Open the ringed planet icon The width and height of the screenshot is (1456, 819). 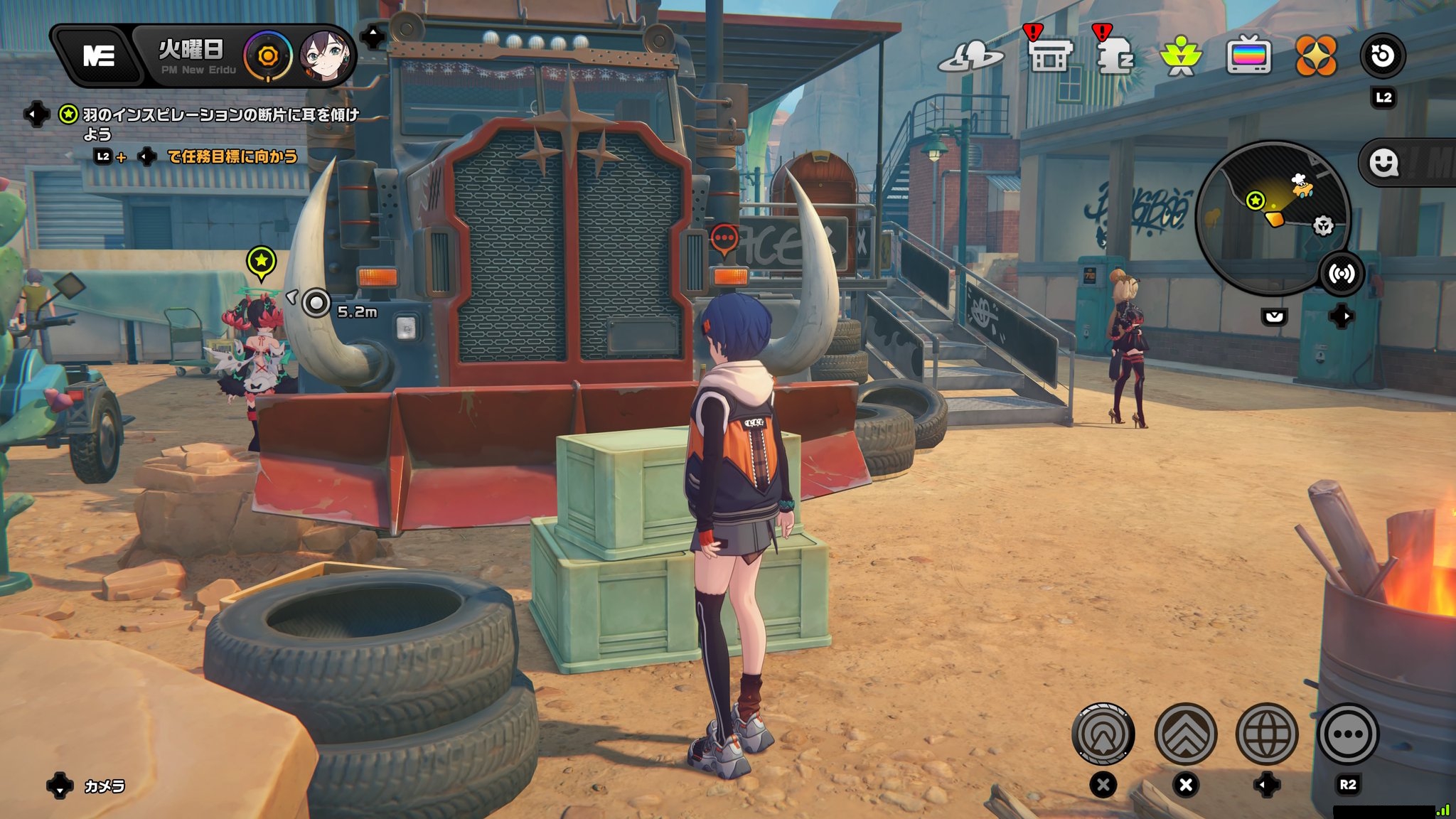pos(970,57)
